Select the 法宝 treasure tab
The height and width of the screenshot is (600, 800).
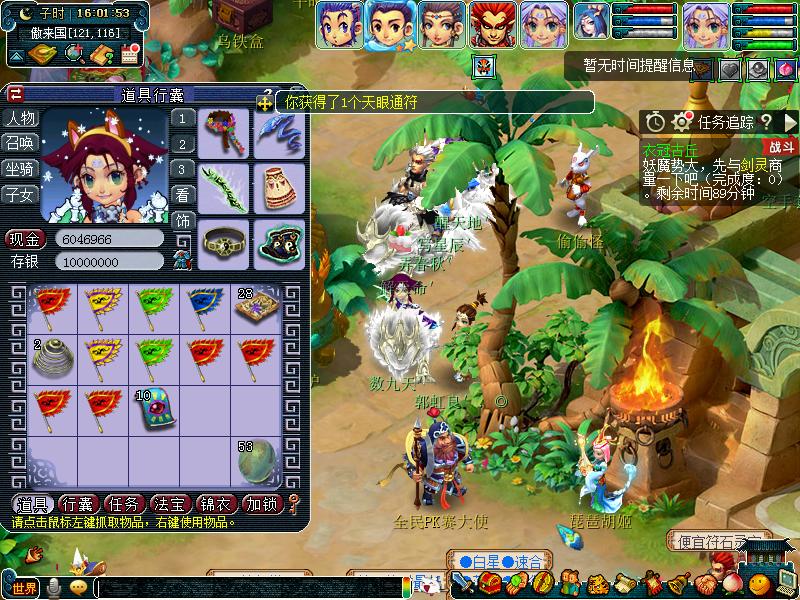point(170,504)
